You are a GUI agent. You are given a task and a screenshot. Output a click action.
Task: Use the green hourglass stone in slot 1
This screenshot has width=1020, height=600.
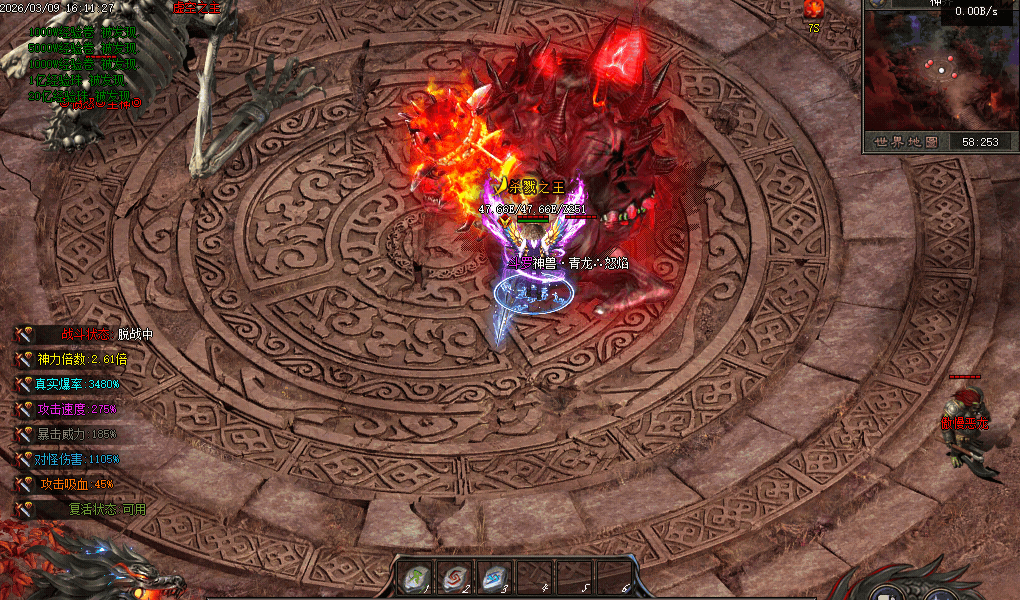(416, 577)
